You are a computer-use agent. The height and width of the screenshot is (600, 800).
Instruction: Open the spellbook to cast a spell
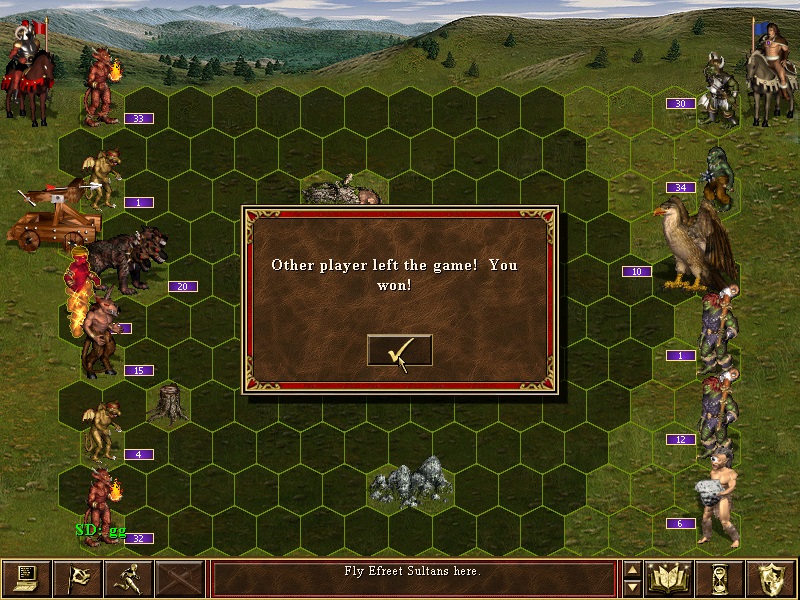click(x=670, y=578)
